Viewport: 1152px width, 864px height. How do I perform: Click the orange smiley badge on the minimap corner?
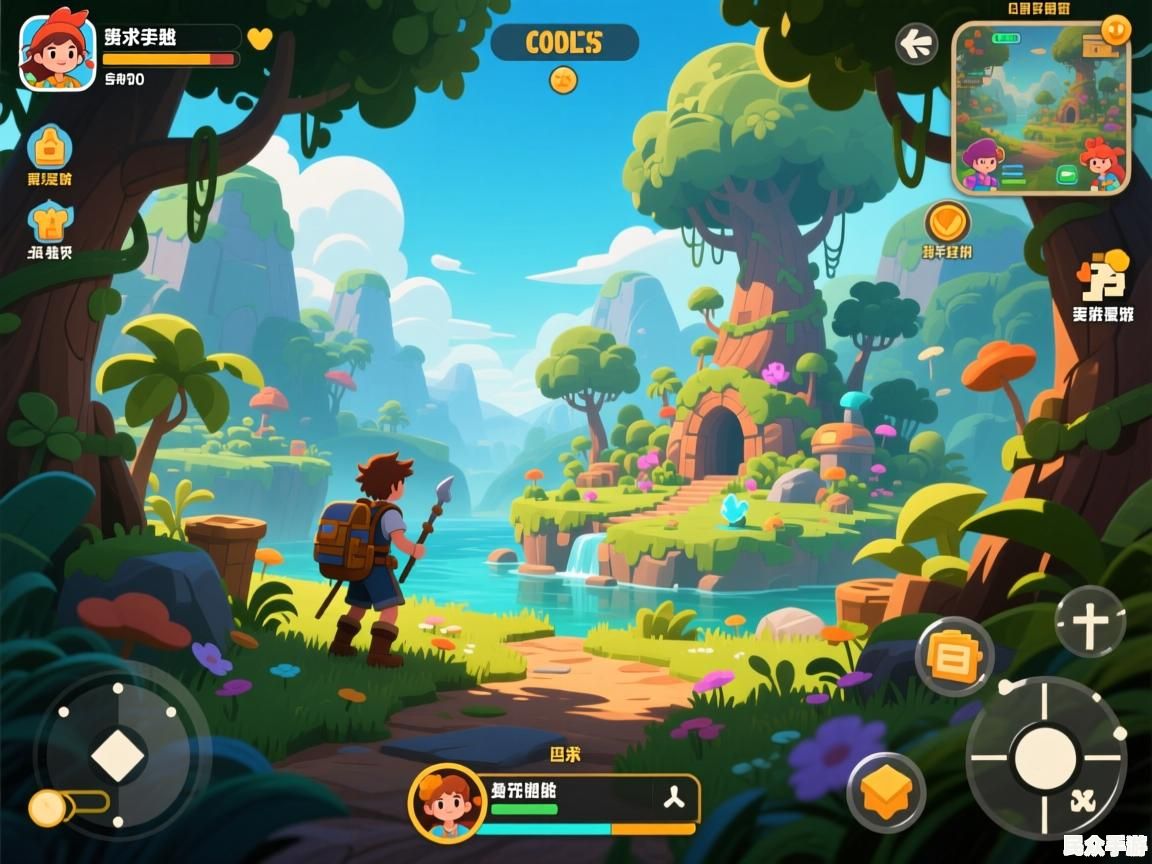pos(1115,30)
